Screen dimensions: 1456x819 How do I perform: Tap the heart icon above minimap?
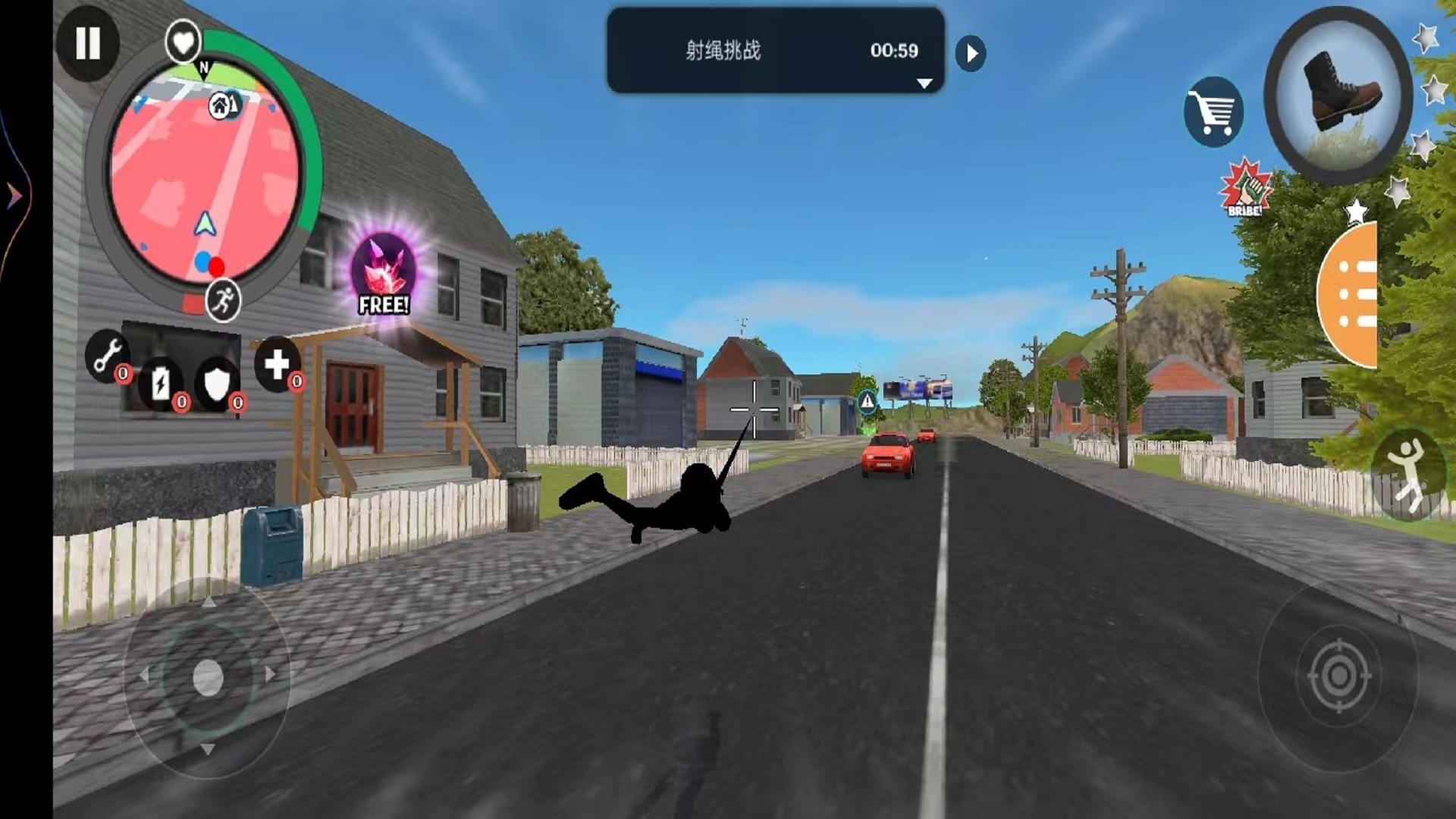click(183, 42)
